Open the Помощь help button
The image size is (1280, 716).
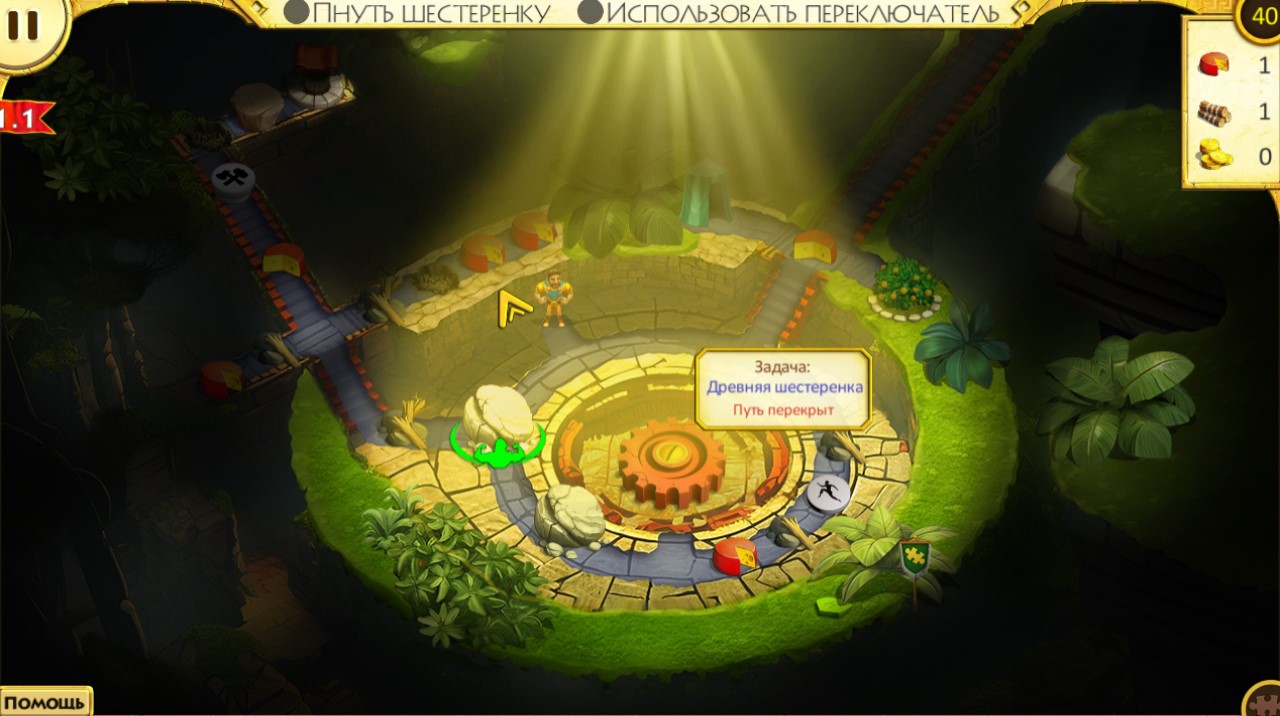[x=46, y=701]
